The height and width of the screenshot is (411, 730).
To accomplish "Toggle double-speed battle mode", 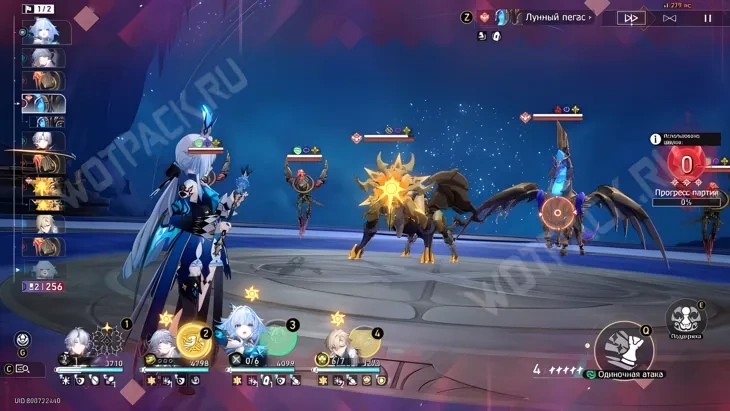I will (x=631, y=18).
